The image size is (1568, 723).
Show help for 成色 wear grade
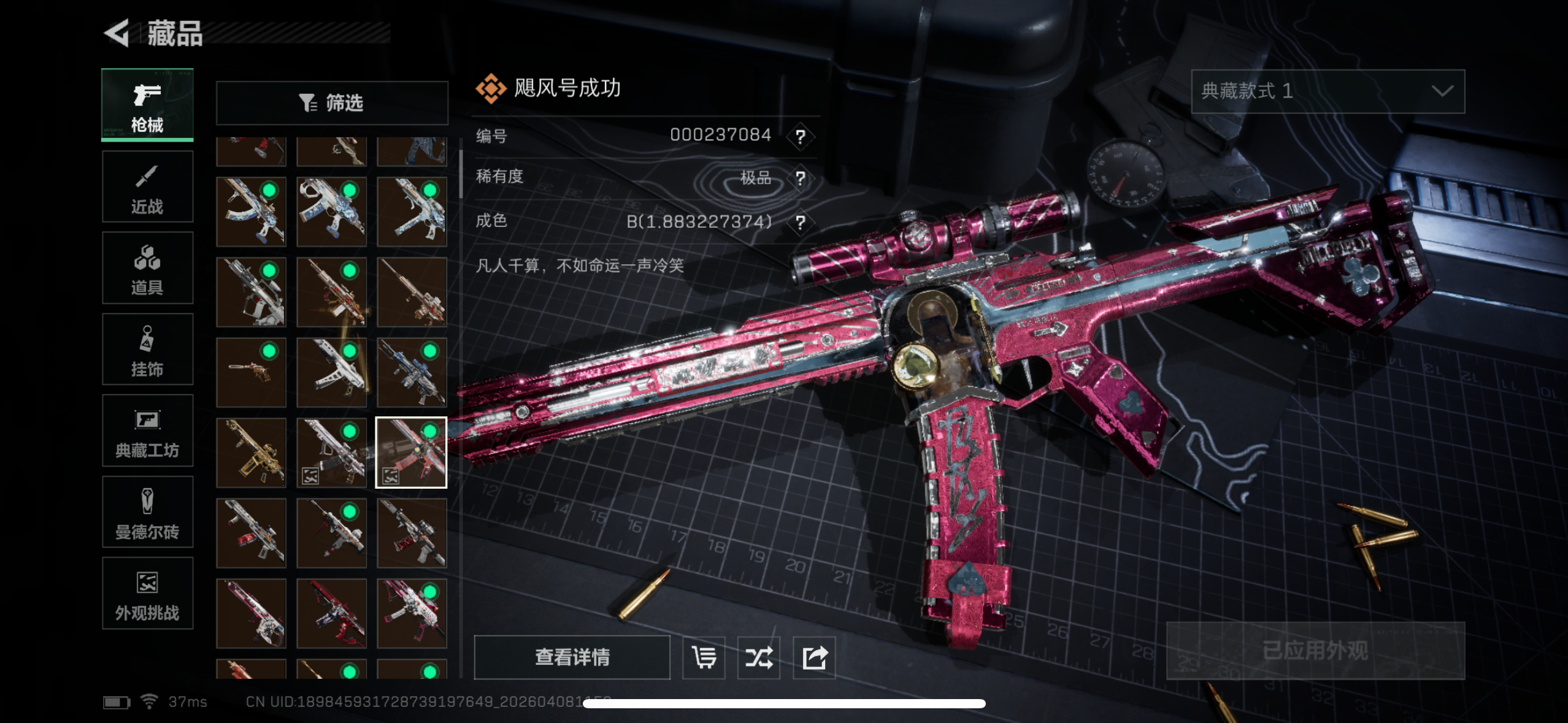click(800, 222)
